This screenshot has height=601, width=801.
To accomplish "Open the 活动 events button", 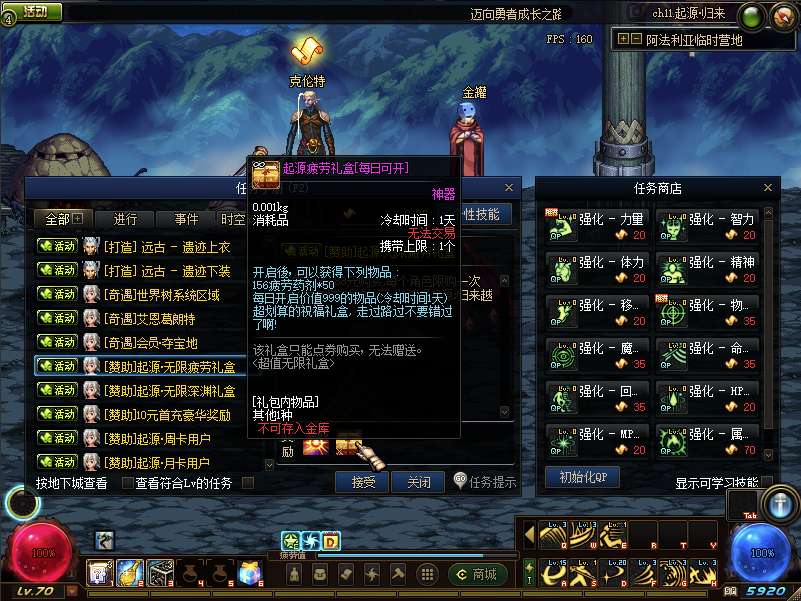I will 34,12.
